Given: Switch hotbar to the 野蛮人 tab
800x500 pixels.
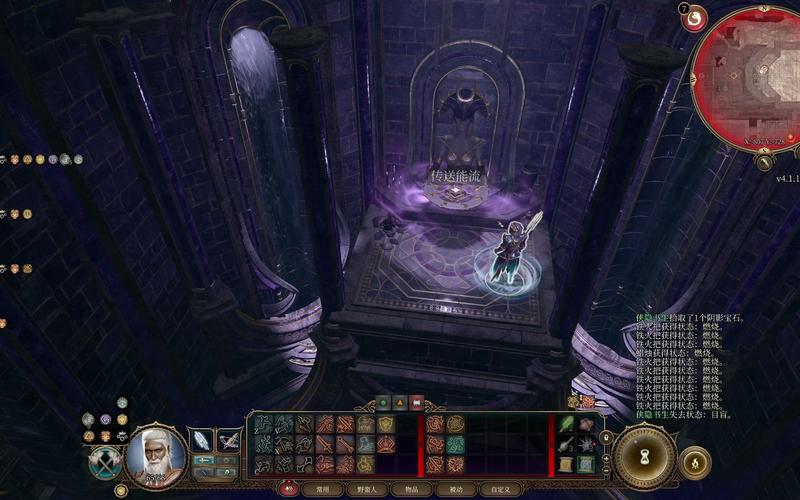Looking at the screenshot, I should pyautogui.click(x=366, y=489).
